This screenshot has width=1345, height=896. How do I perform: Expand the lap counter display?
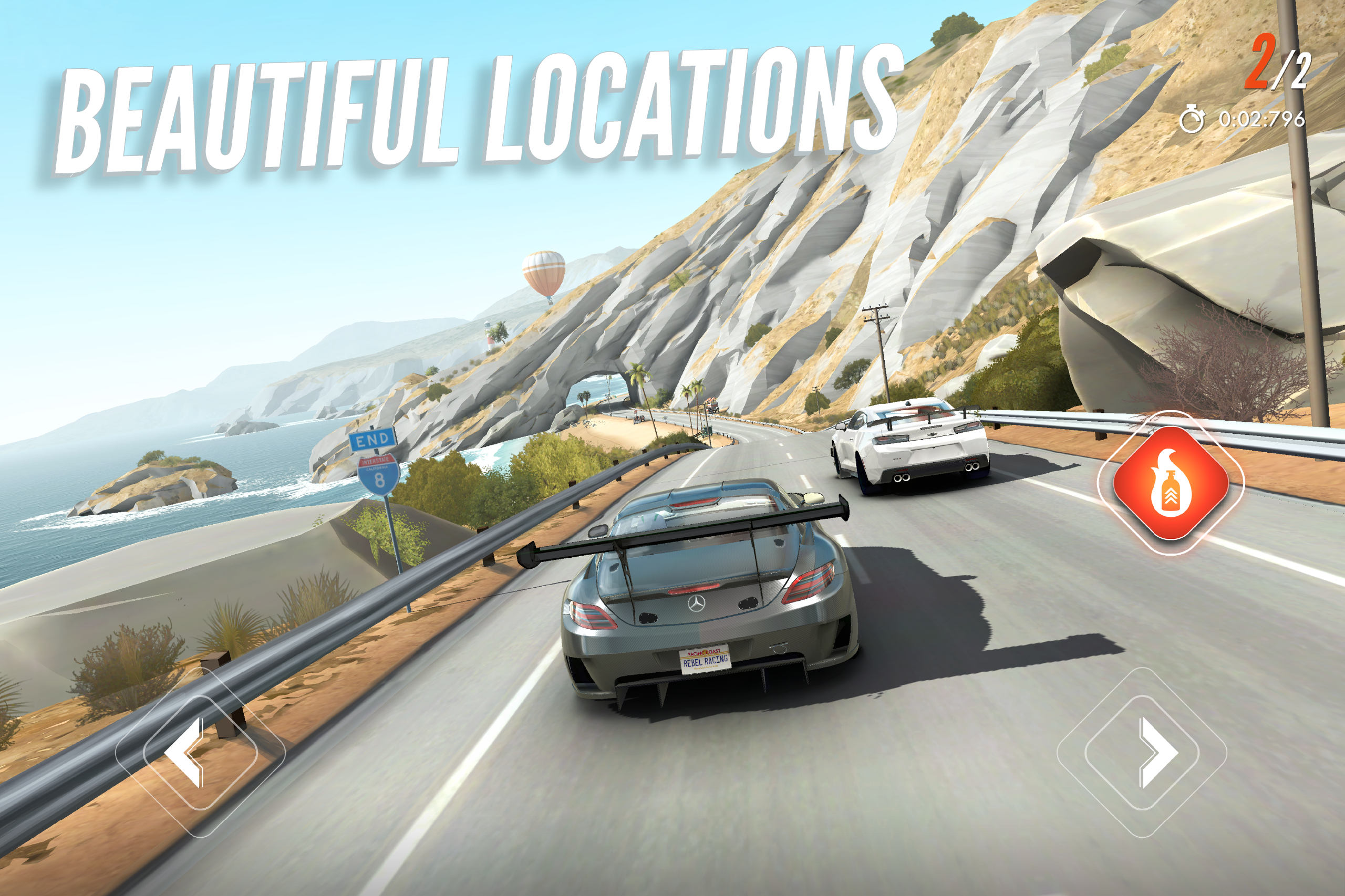(x=1277, y=66)
